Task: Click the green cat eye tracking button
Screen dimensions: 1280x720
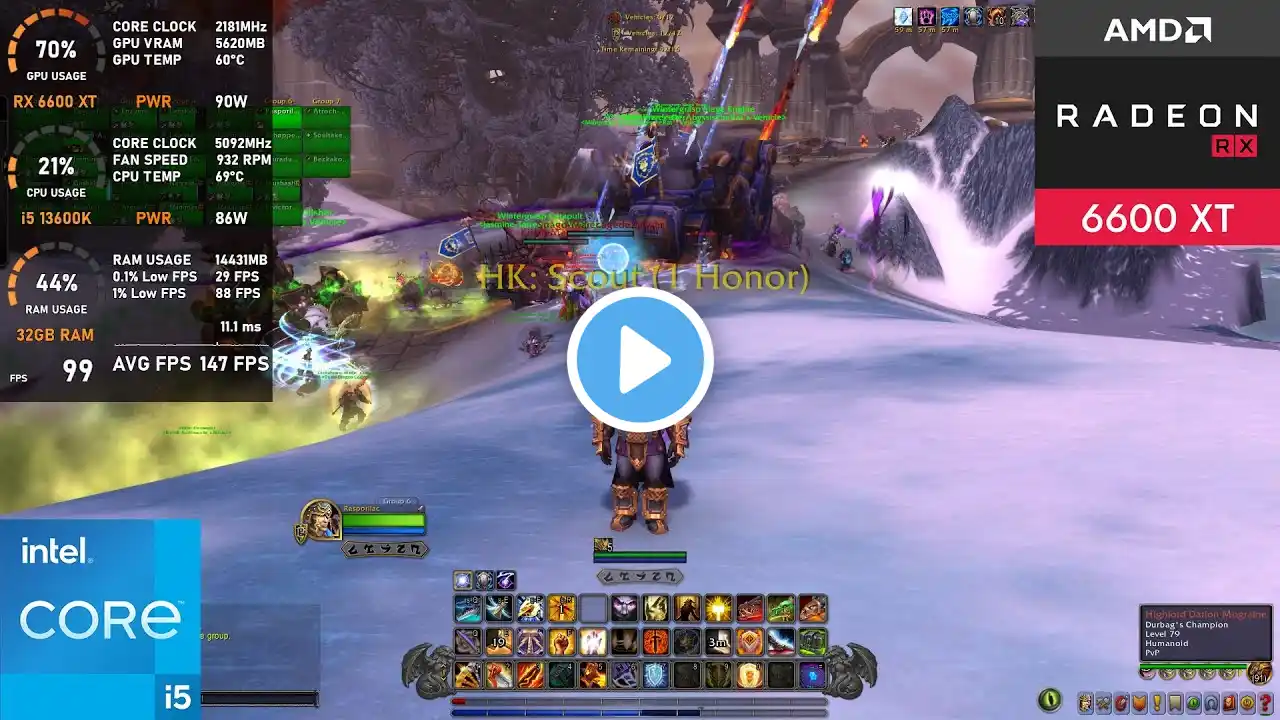Action: (1049, 700)
